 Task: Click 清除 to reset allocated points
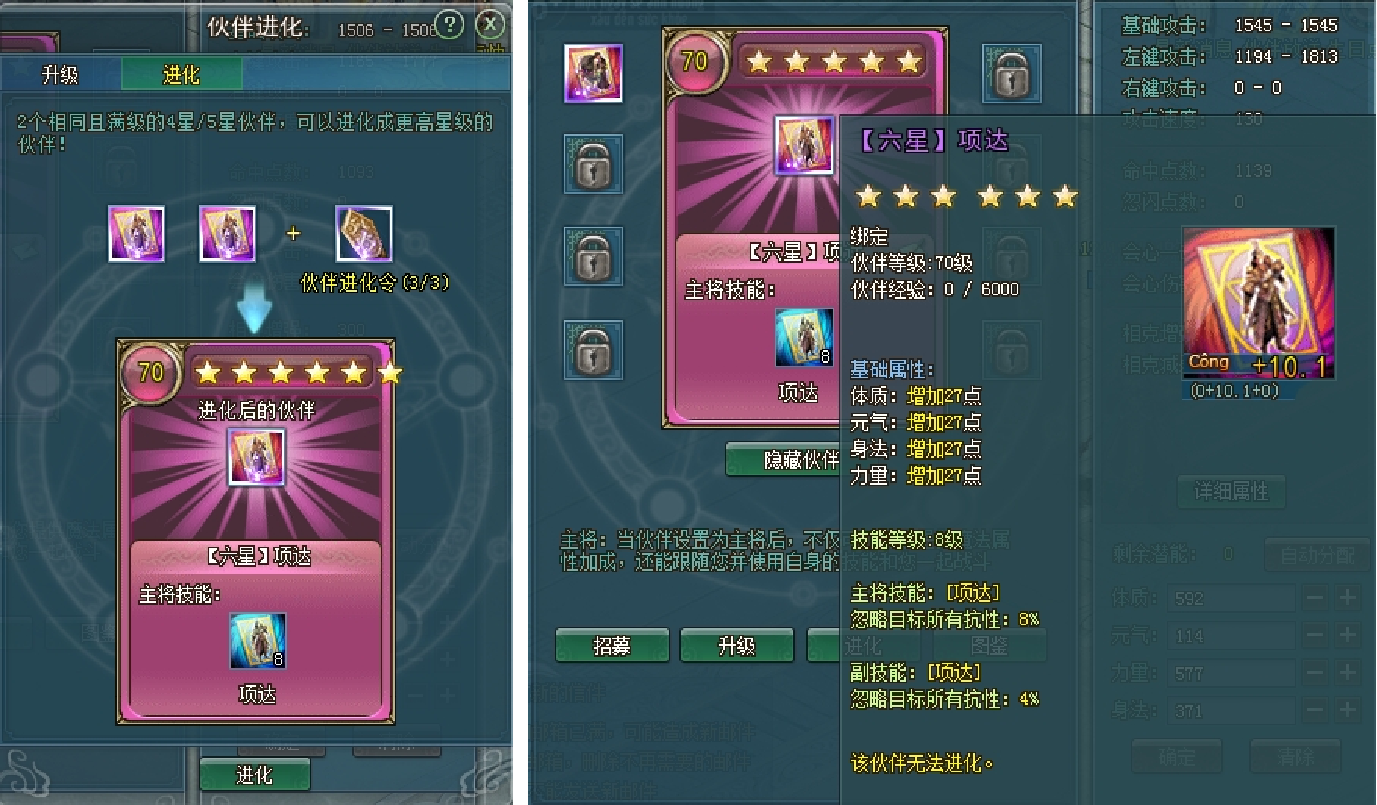point(1295,756)
